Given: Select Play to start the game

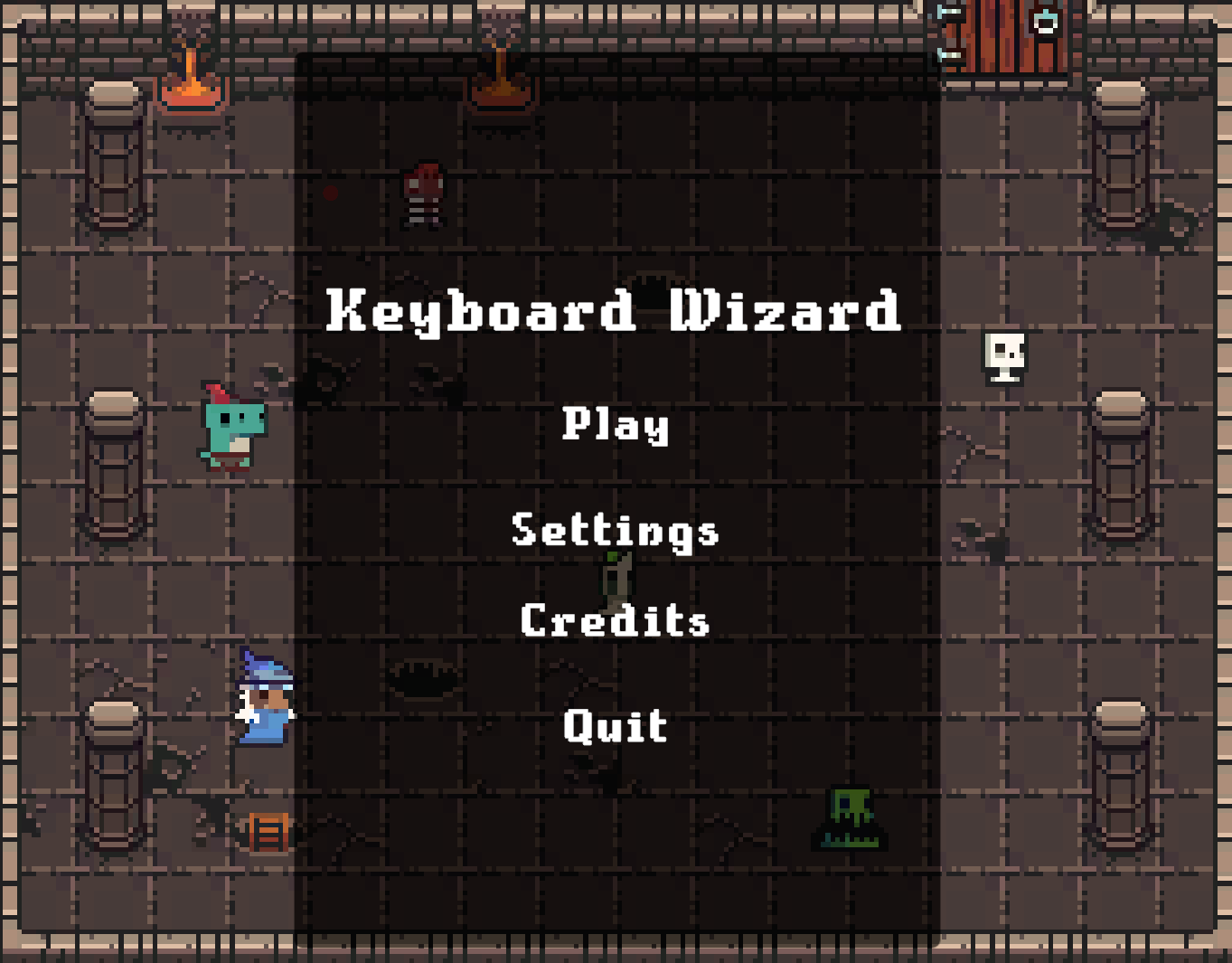Looking at the screenshot, I should pyautogui.click(x=616, y=428).
